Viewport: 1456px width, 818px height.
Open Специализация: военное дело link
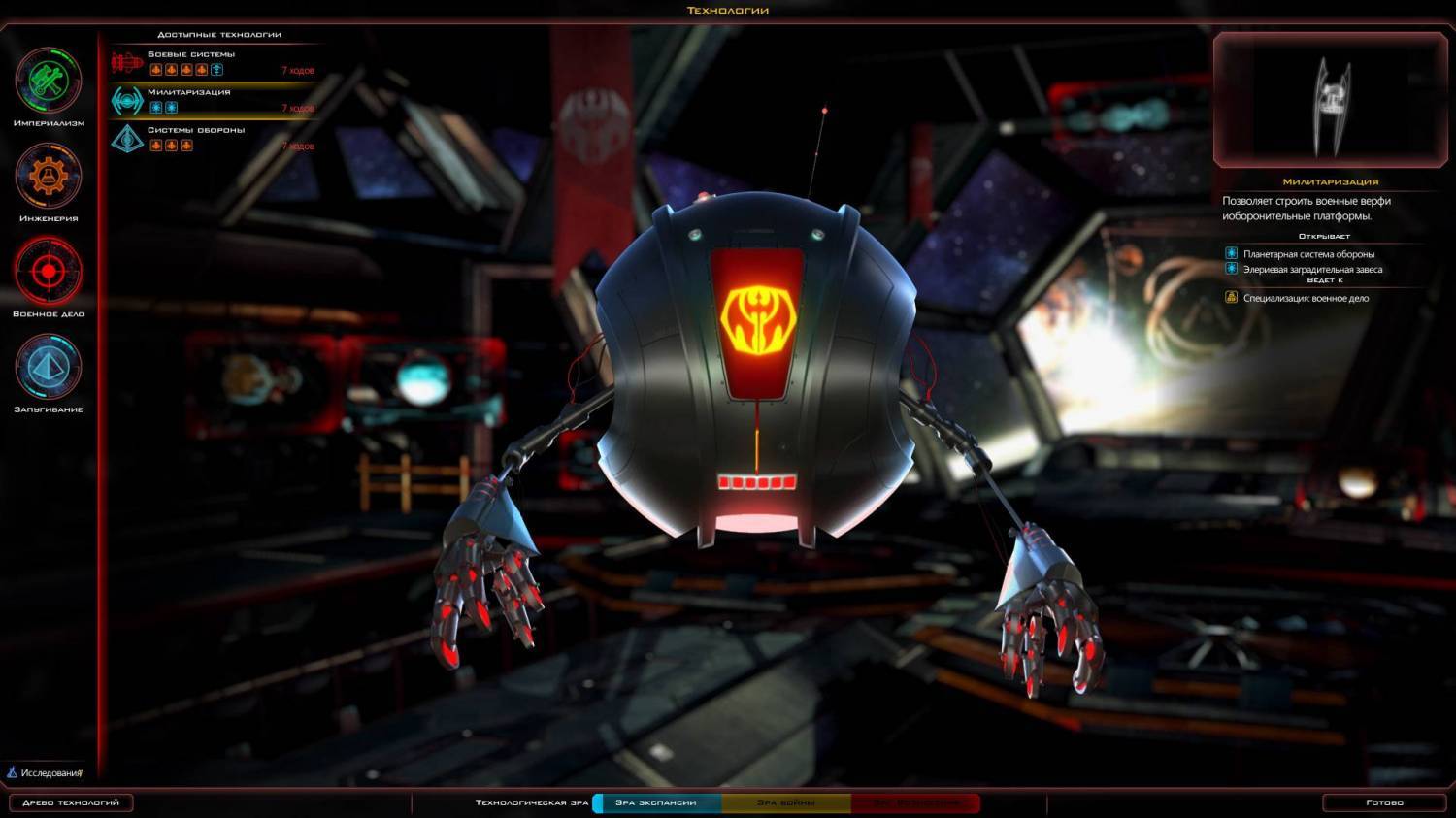(1305, 298)
